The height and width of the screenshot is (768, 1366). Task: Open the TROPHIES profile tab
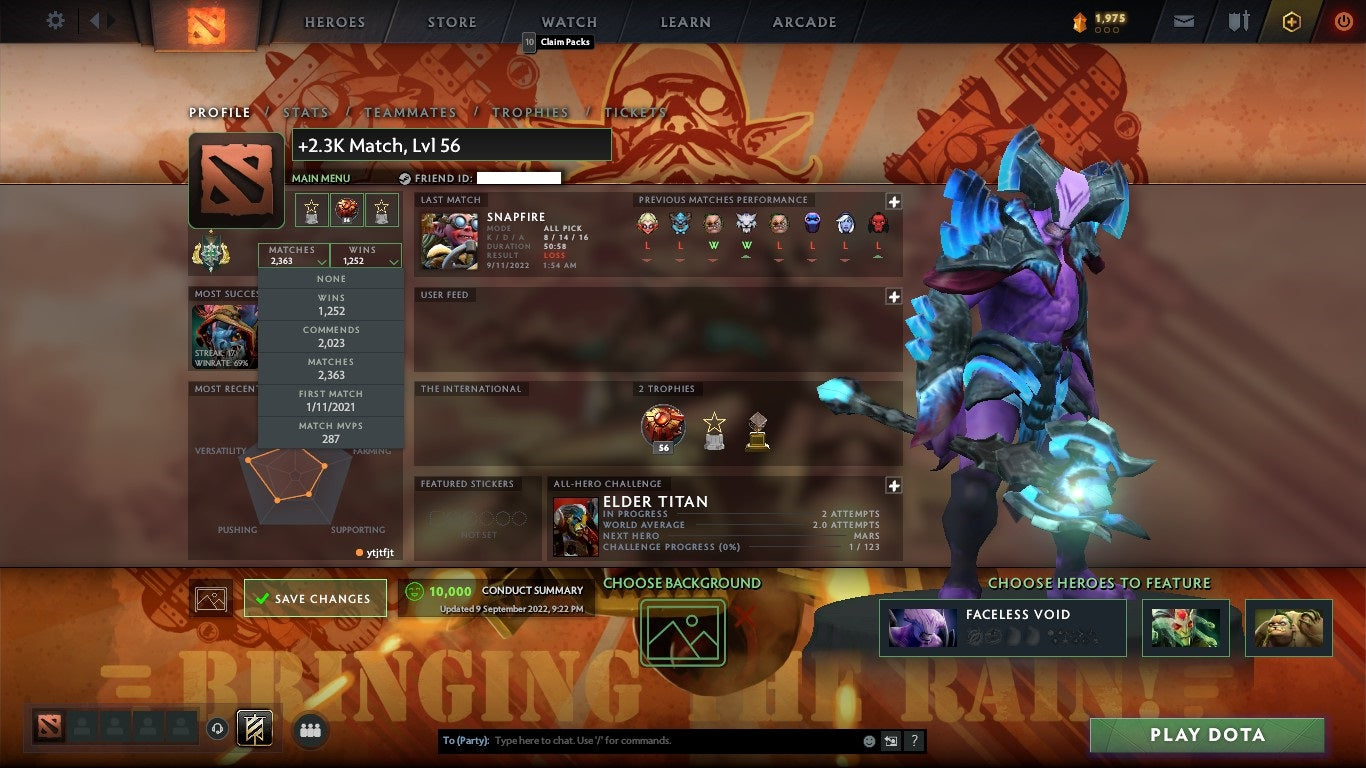[x=531, y=112]
